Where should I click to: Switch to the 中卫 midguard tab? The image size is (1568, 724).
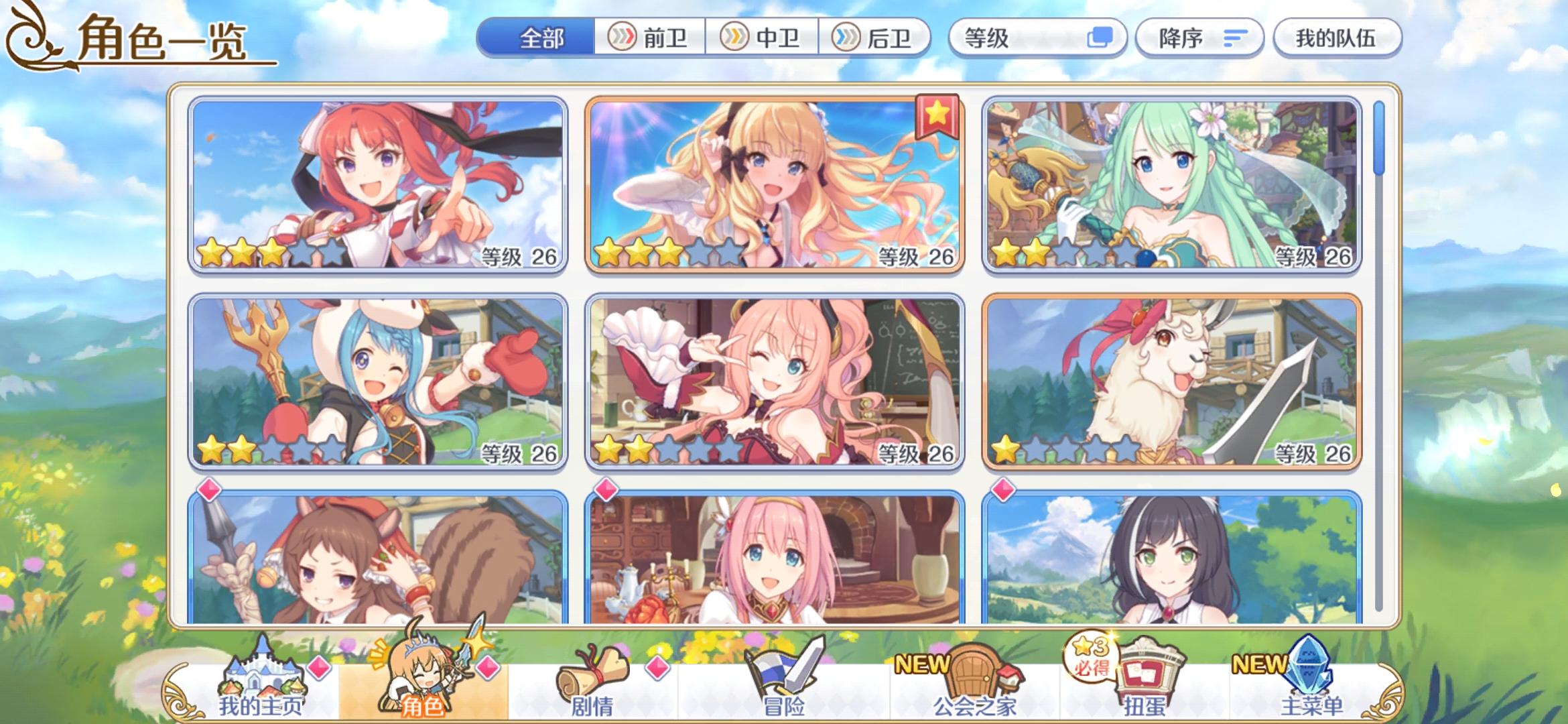pyautogui.click(x=763, y=38)
